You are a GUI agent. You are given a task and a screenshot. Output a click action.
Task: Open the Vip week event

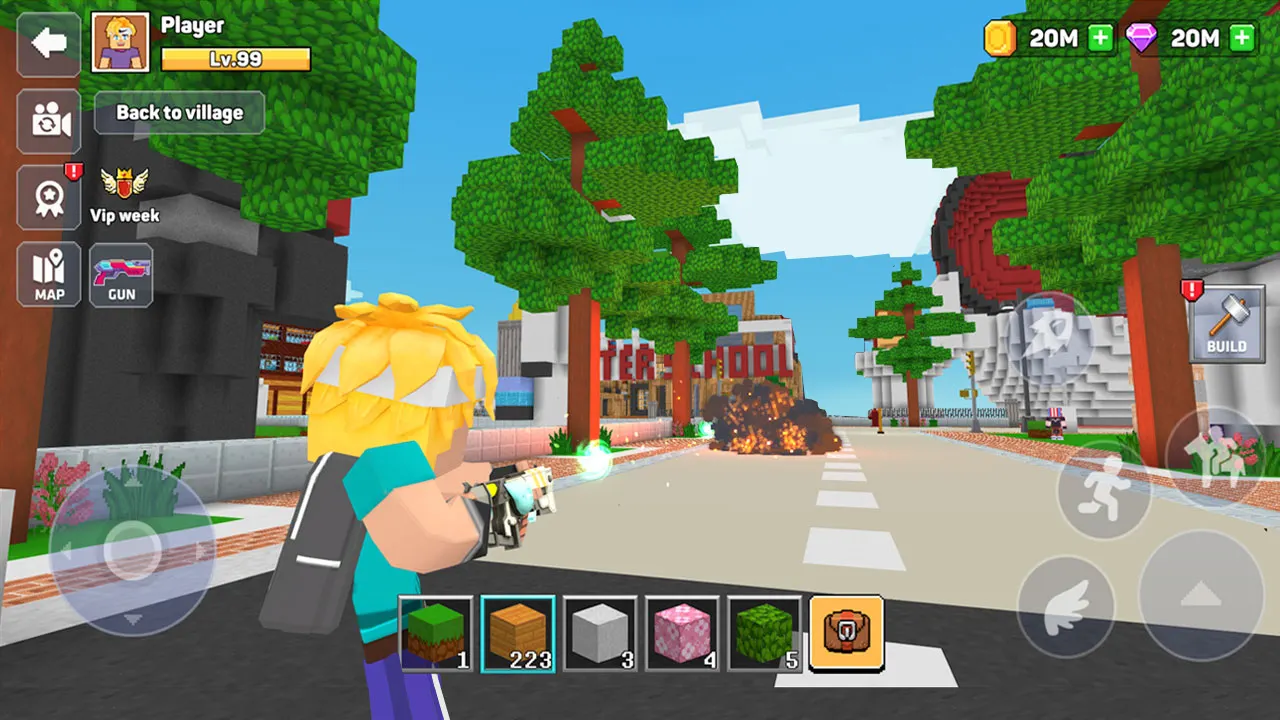coord(122,190)
